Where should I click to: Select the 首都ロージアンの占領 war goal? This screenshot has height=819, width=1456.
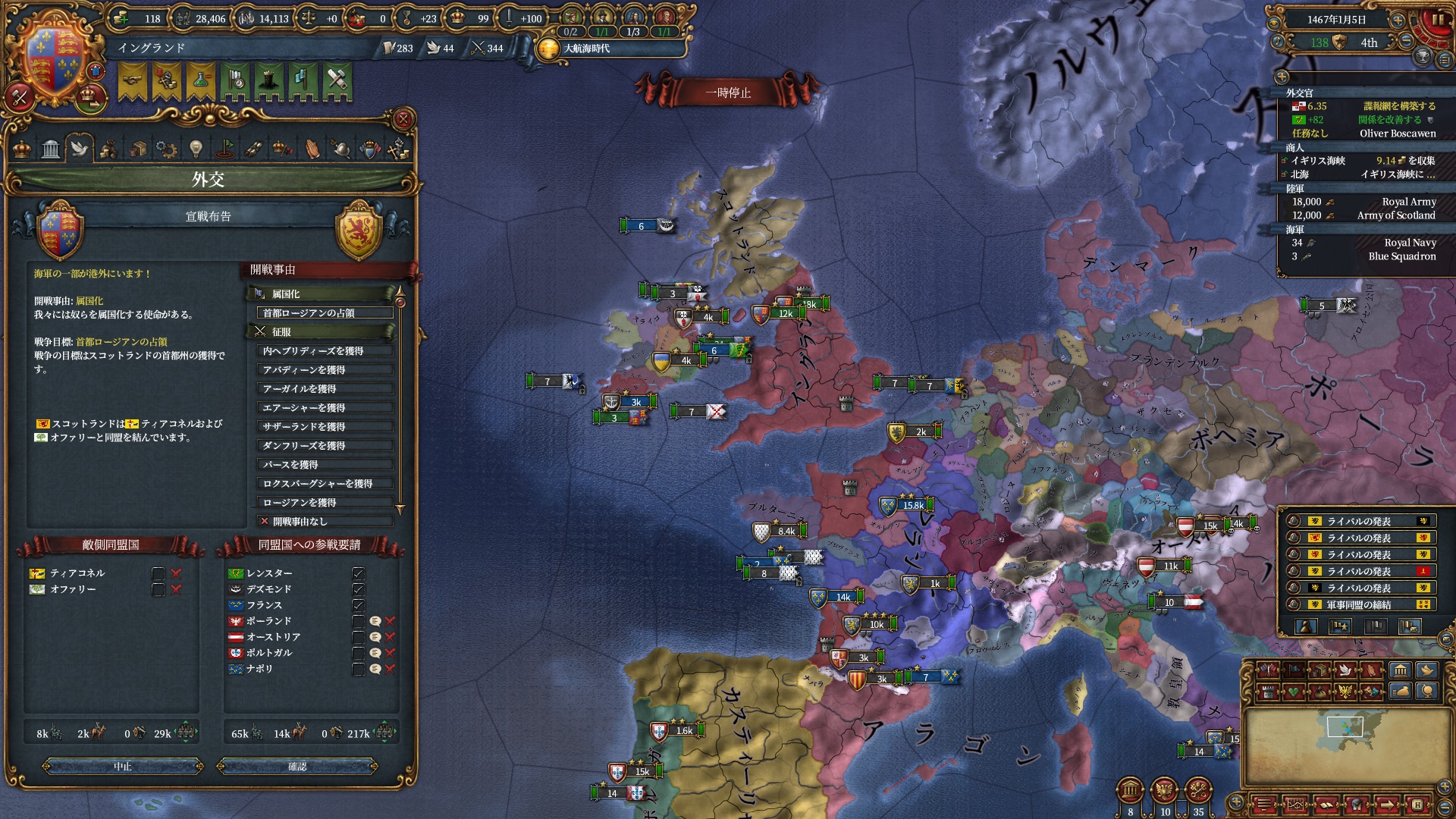click(325, 313)
